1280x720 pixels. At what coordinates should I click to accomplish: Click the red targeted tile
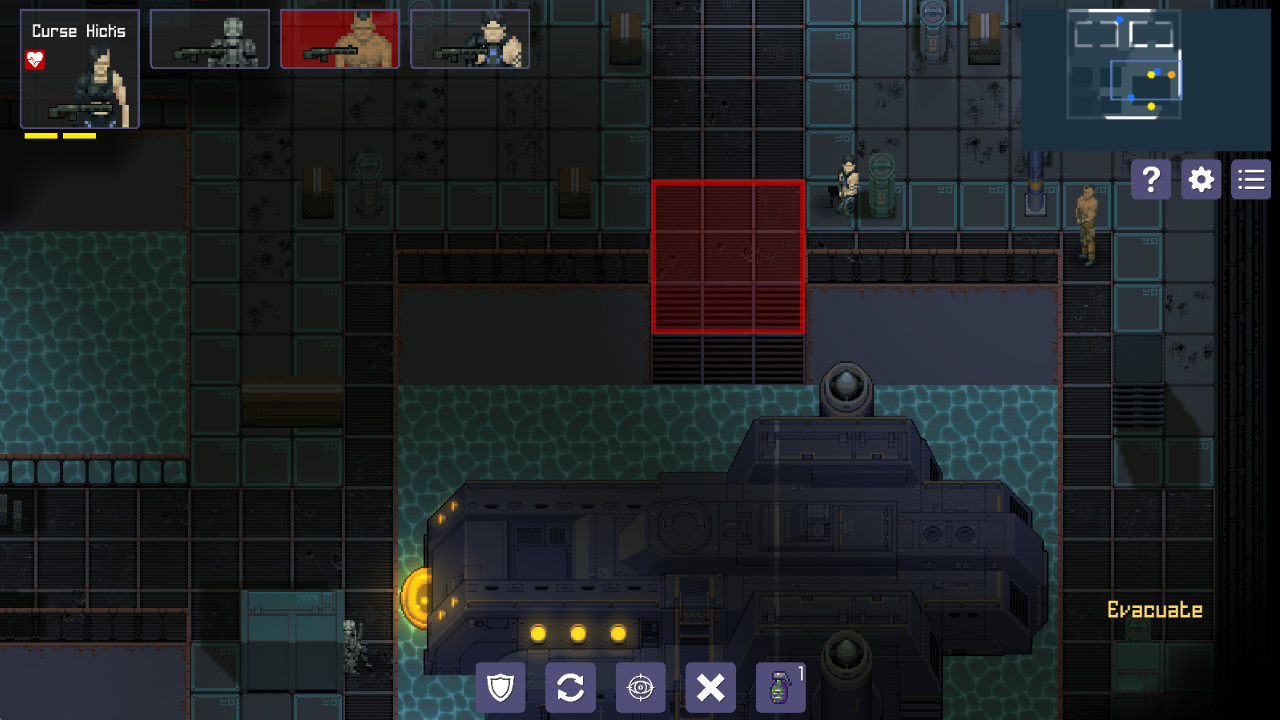pos(728,255)
